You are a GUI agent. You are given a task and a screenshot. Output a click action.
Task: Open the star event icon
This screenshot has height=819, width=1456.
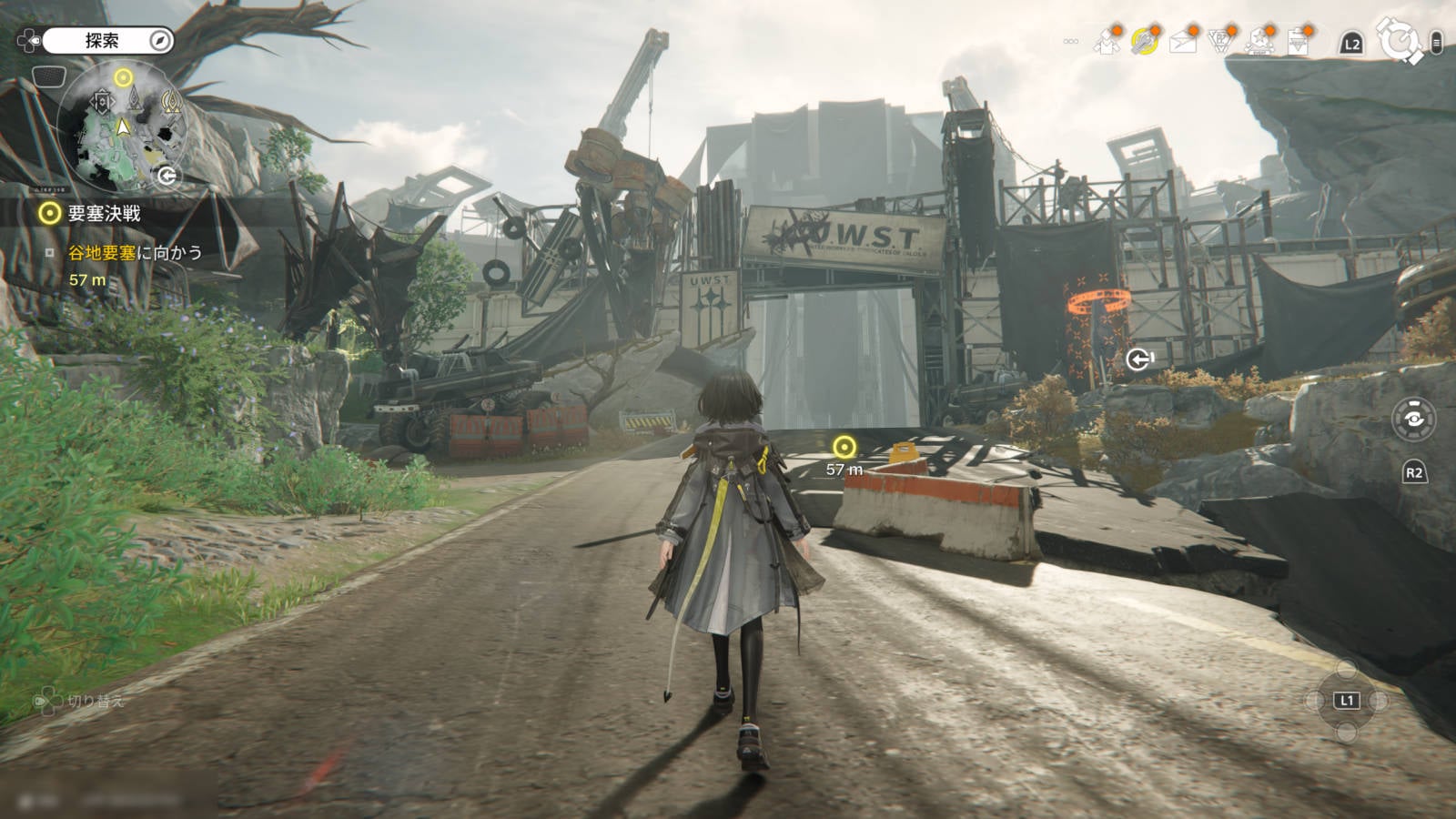tap(1259, 42)
